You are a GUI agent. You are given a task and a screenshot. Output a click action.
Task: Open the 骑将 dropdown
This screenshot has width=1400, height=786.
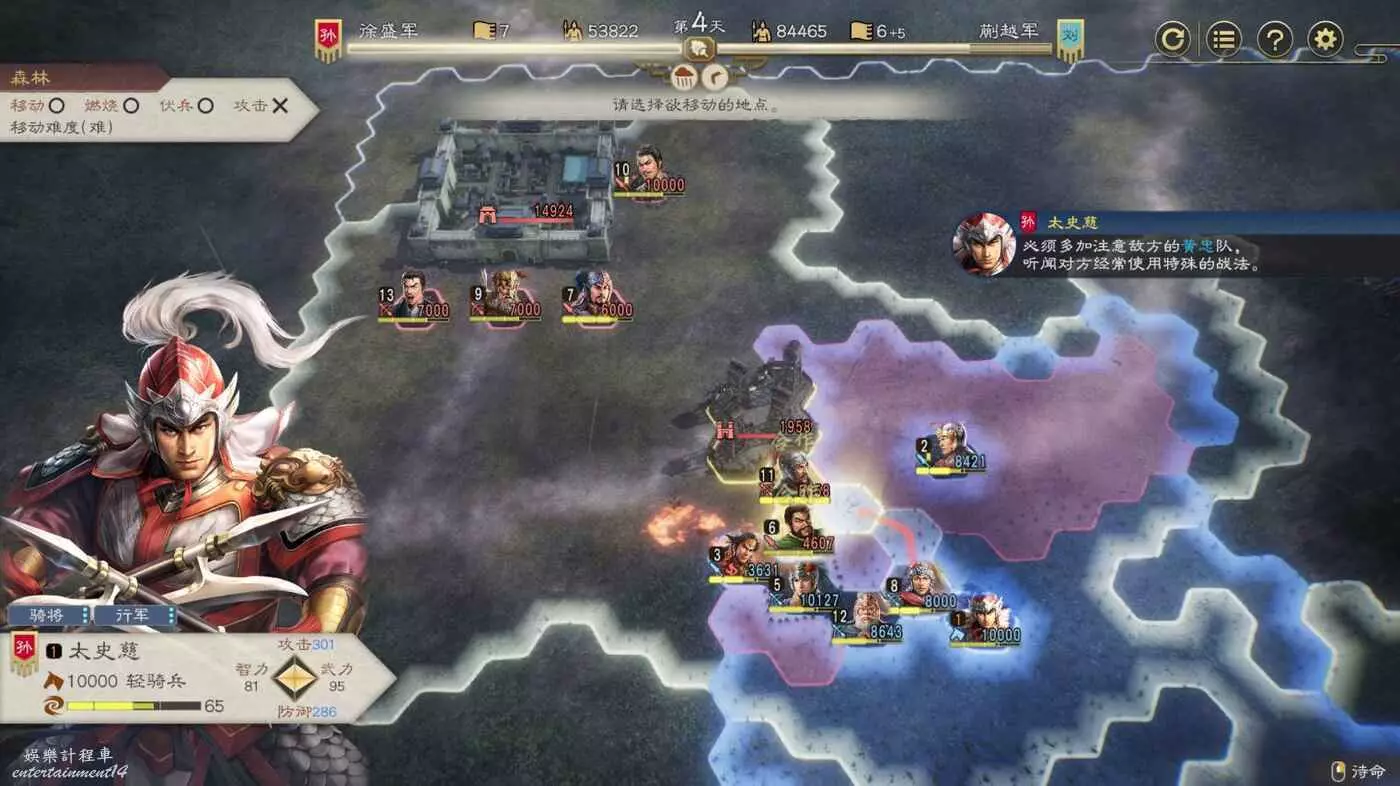pos(50,615)
